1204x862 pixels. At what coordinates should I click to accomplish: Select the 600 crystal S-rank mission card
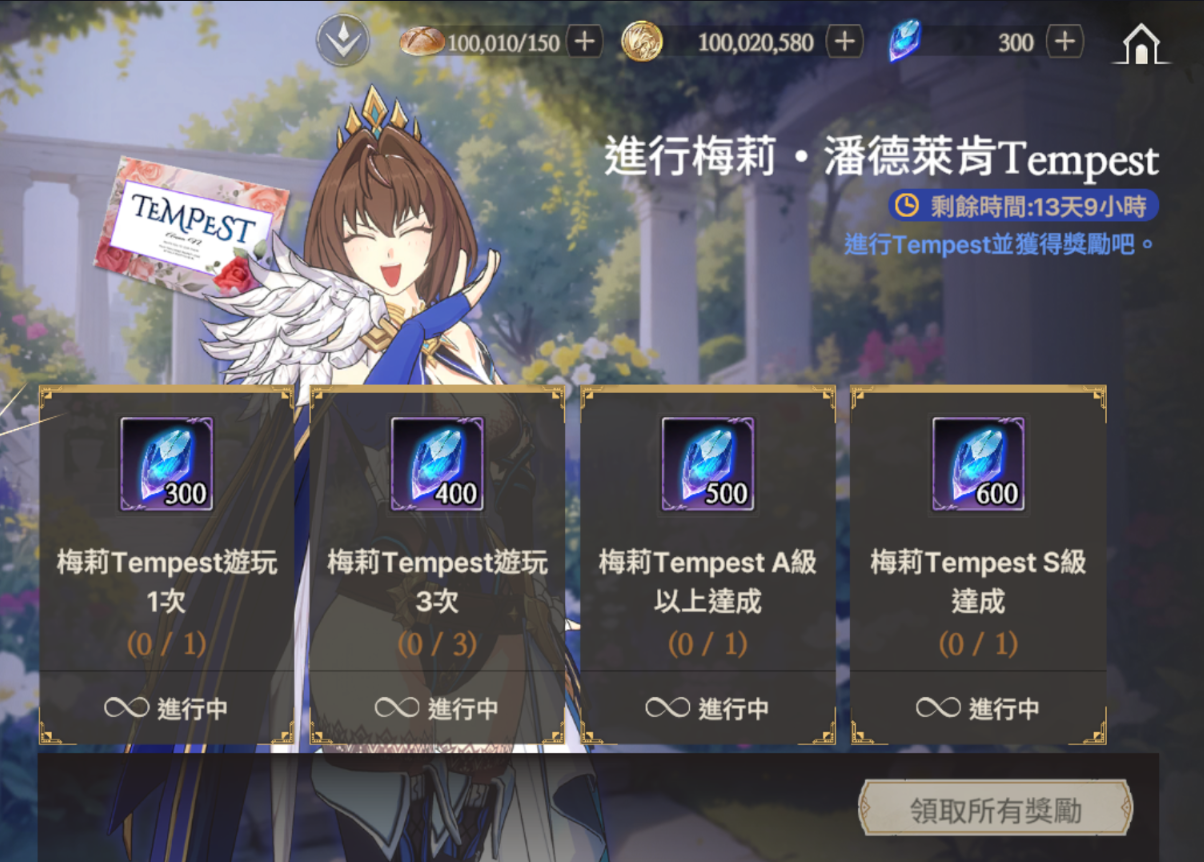(978, 565)
